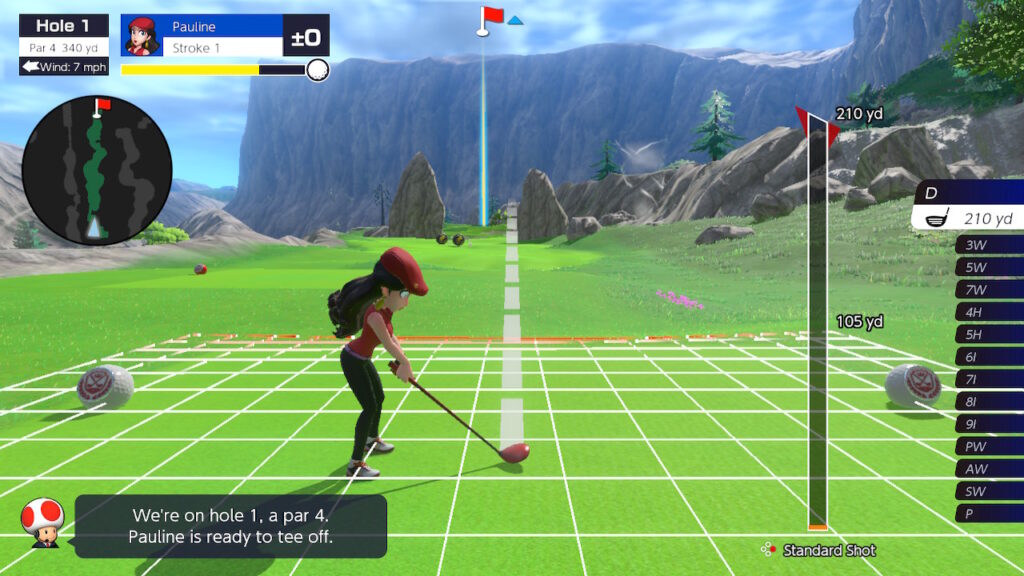The width and height of the screenshot is (1024, 576).
Task: Pick the 8I iron
Action: coord(988,401)
